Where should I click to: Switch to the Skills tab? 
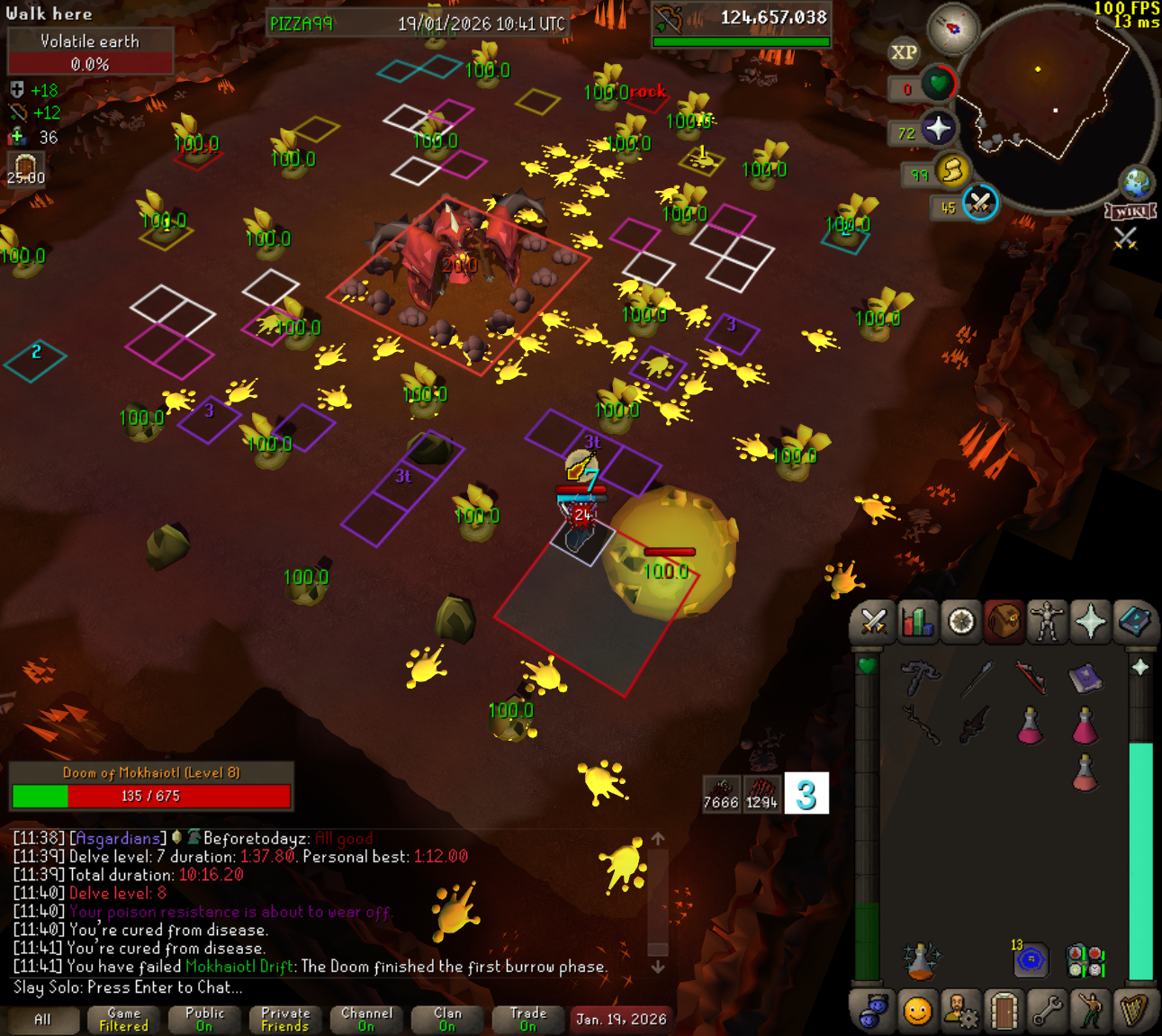point(917,622)
